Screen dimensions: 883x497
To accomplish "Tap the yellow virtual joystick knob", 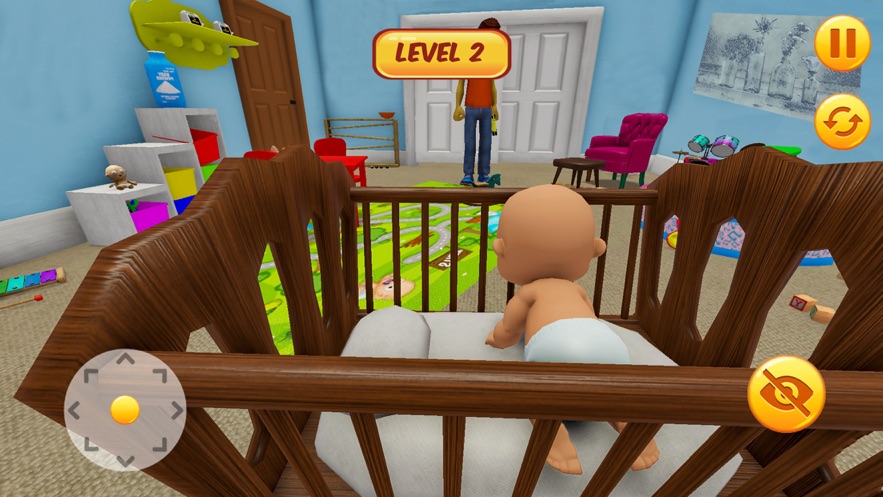I will (x=125, y=409).
